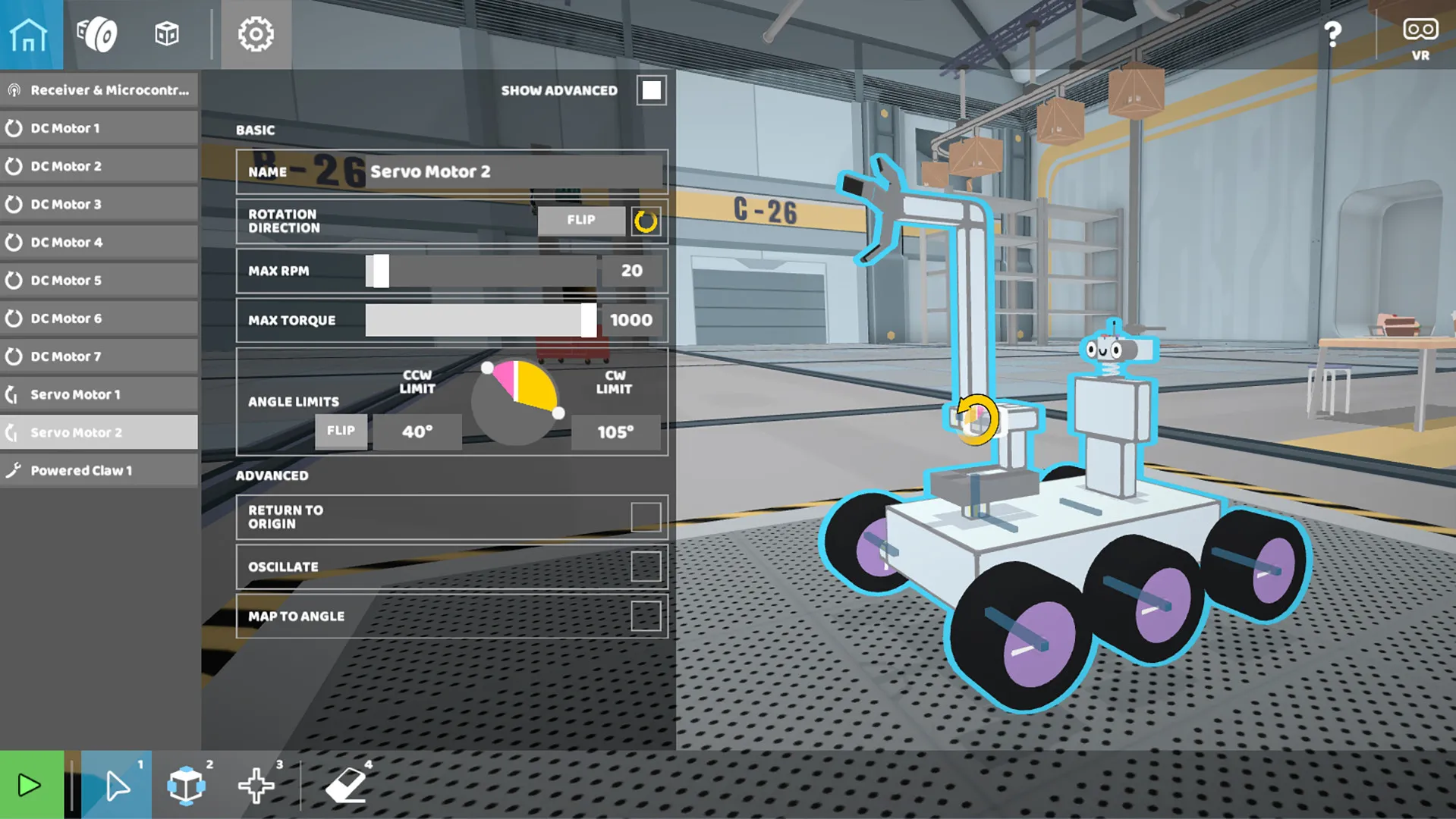This screenshot has width=1456, height=819.
Task: Click the Rotation Direction Flip button
Action: click(580, 221)
